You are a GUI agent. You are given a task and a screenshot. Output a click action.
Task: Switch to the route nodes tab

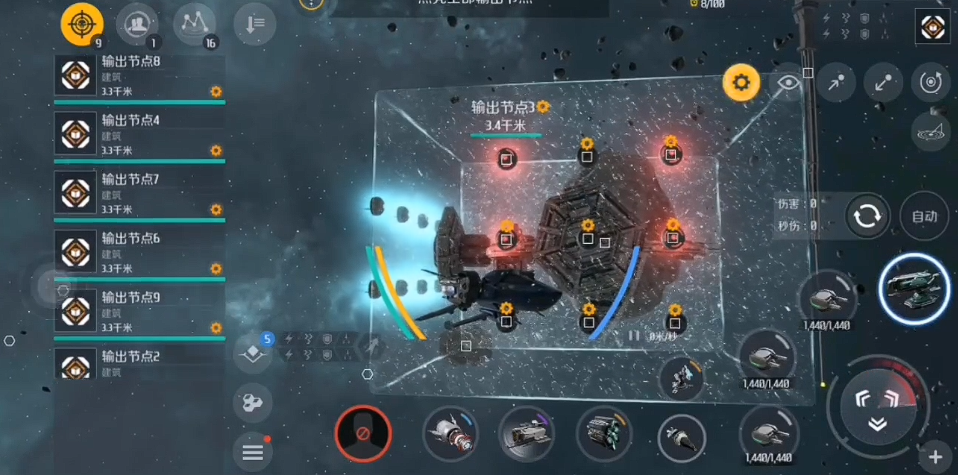click(x=195, y=24)
